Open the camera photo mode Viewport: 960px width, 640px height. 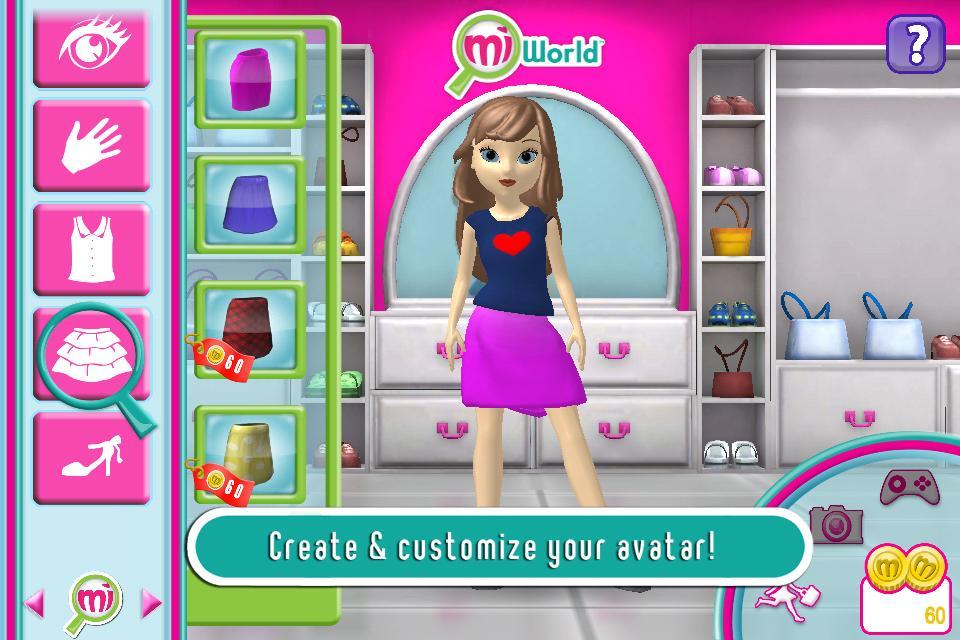click(834, 523)
